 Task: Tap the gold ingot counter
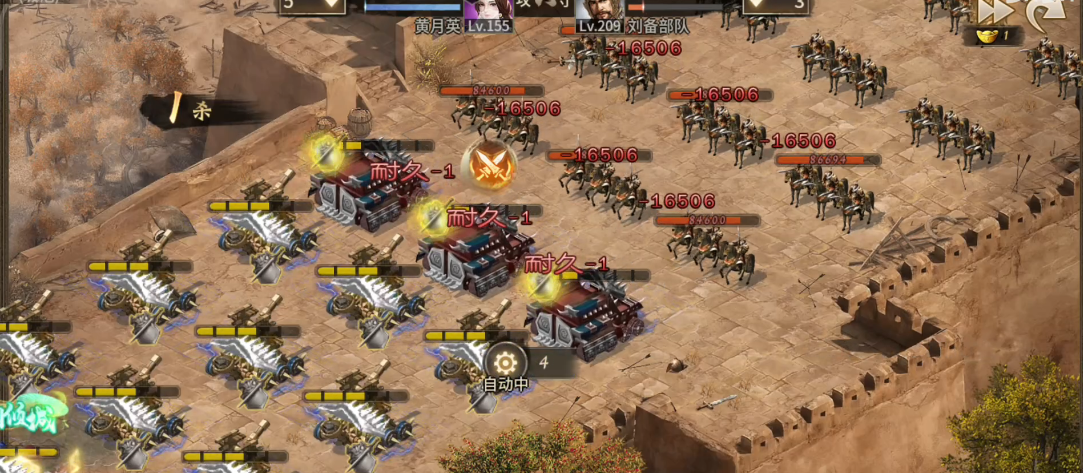point(992,36)
